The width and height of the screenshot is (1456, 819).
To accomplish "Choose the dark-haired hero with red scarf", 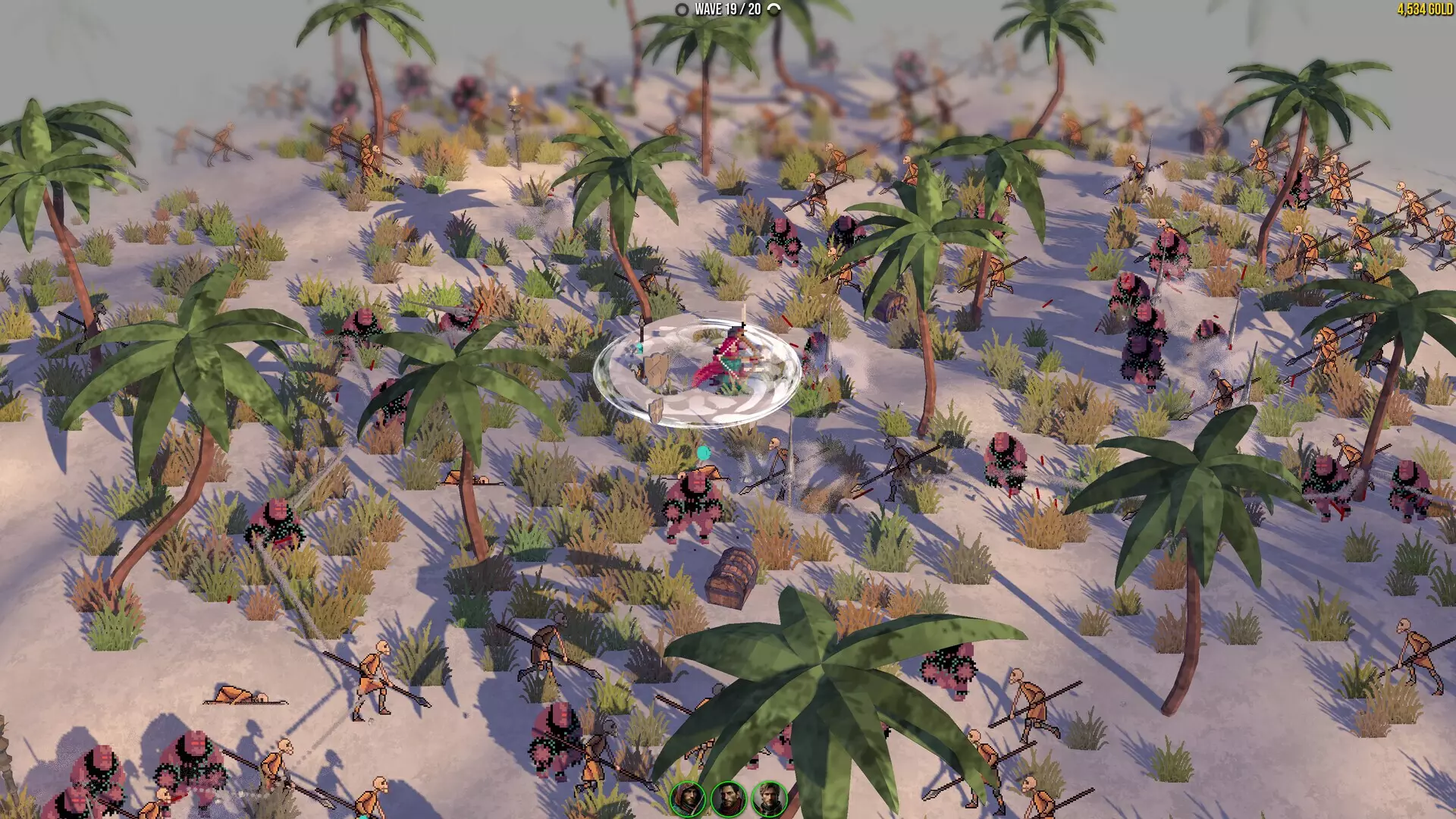I will click(728, 799).
